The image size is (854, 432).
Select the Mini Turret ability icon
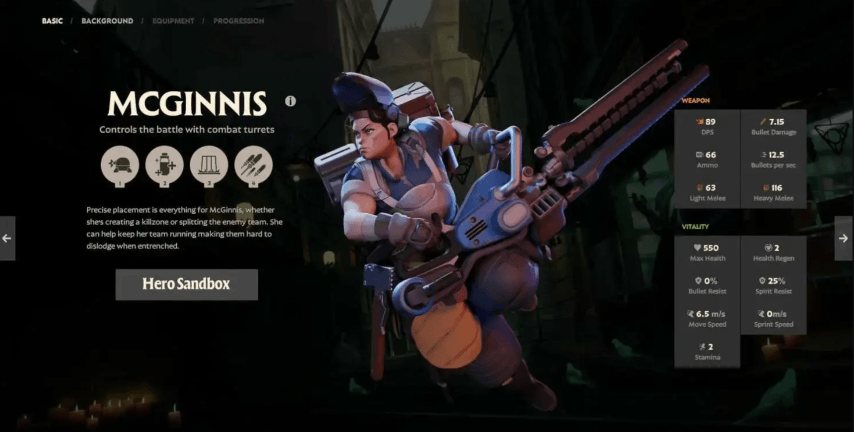point(119,165)
